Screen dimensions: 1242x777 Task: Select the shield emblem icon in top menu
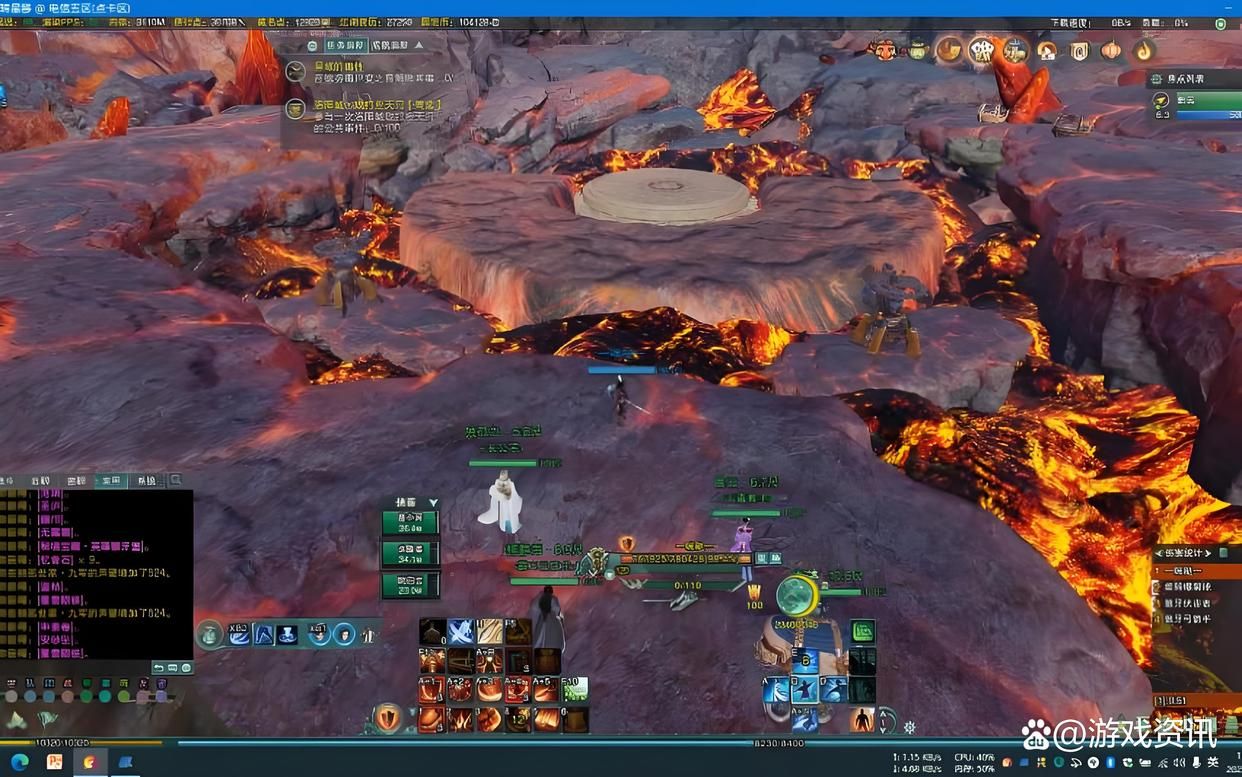click(1079, 51)
